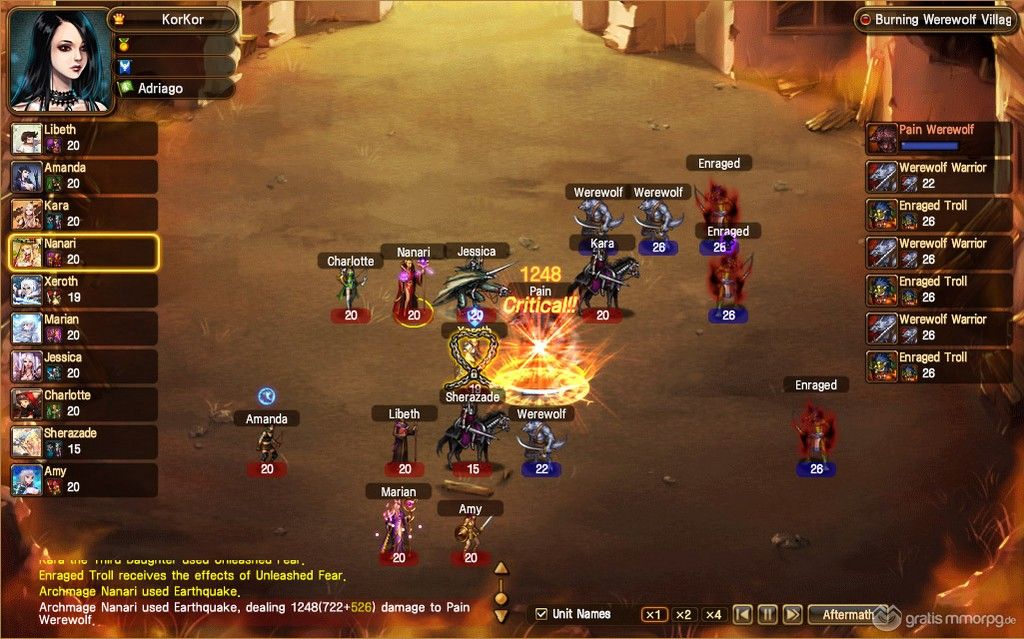
Task: Select Pain Werewolf in enemy list
Action: [933, 138]
